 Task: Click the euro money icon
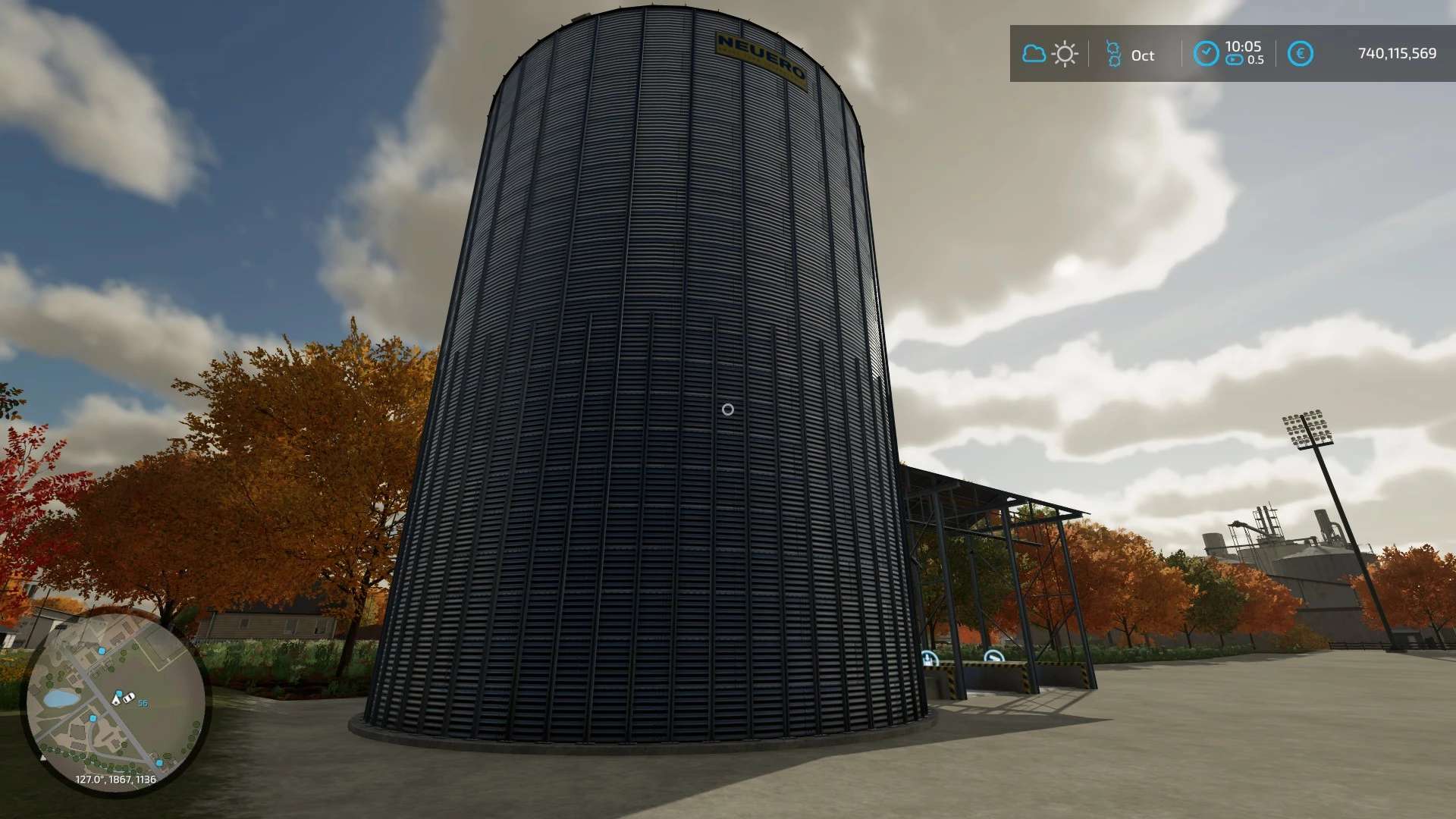coord(1301,54)
